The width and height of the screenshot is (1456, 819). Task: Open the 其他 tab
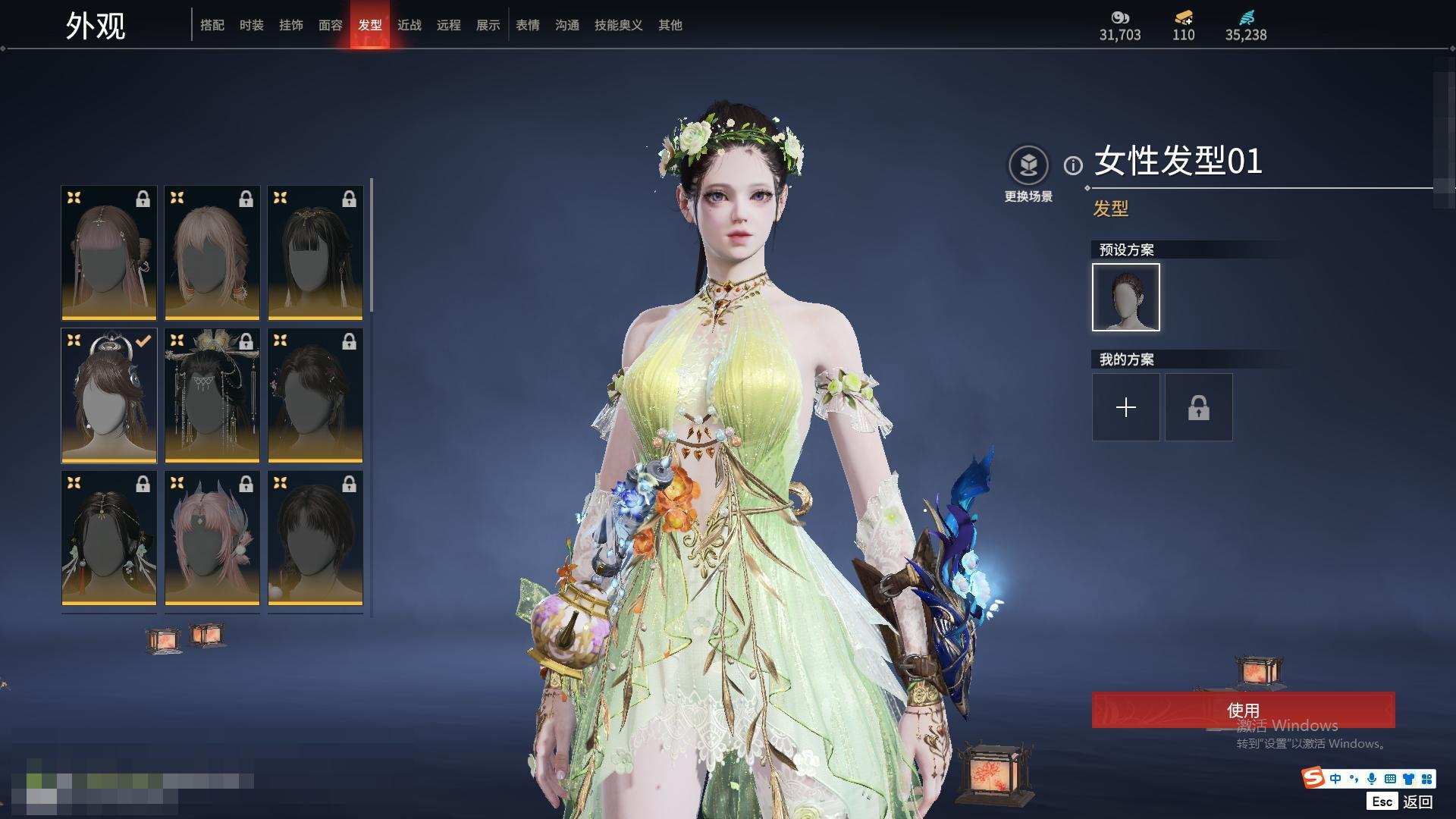click(x=670, y=25)
